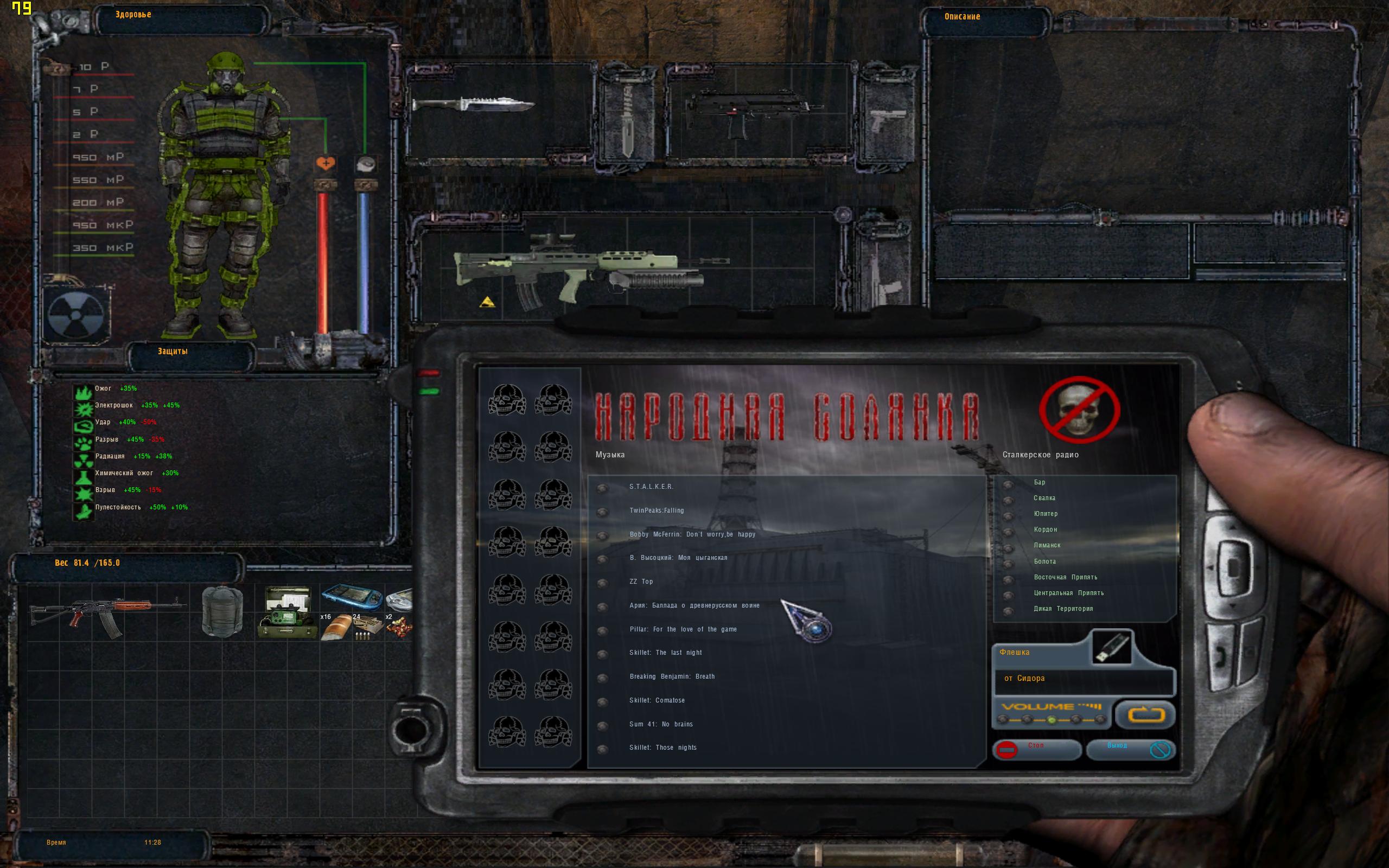The image size is (1389, 868).
Task: Tune the stalker radio to Бар
Action: (1039, 482)
